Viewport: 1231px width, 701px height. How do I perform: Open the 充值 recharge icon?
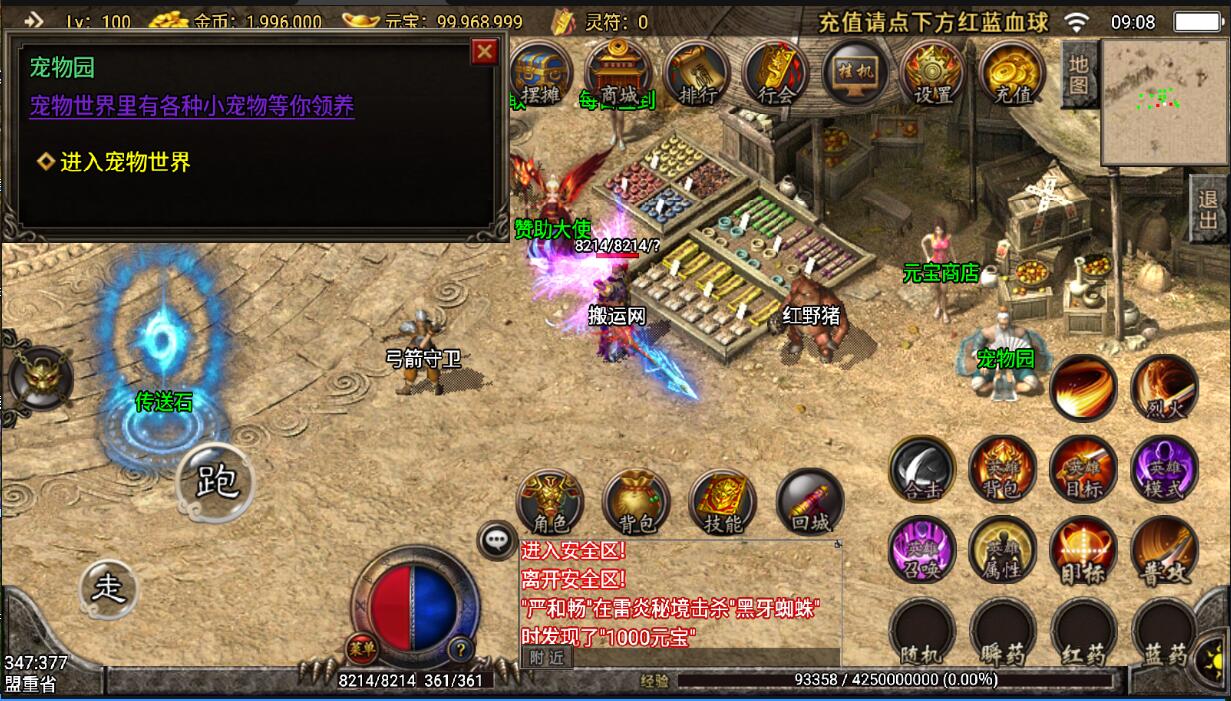pos(1013,72)
